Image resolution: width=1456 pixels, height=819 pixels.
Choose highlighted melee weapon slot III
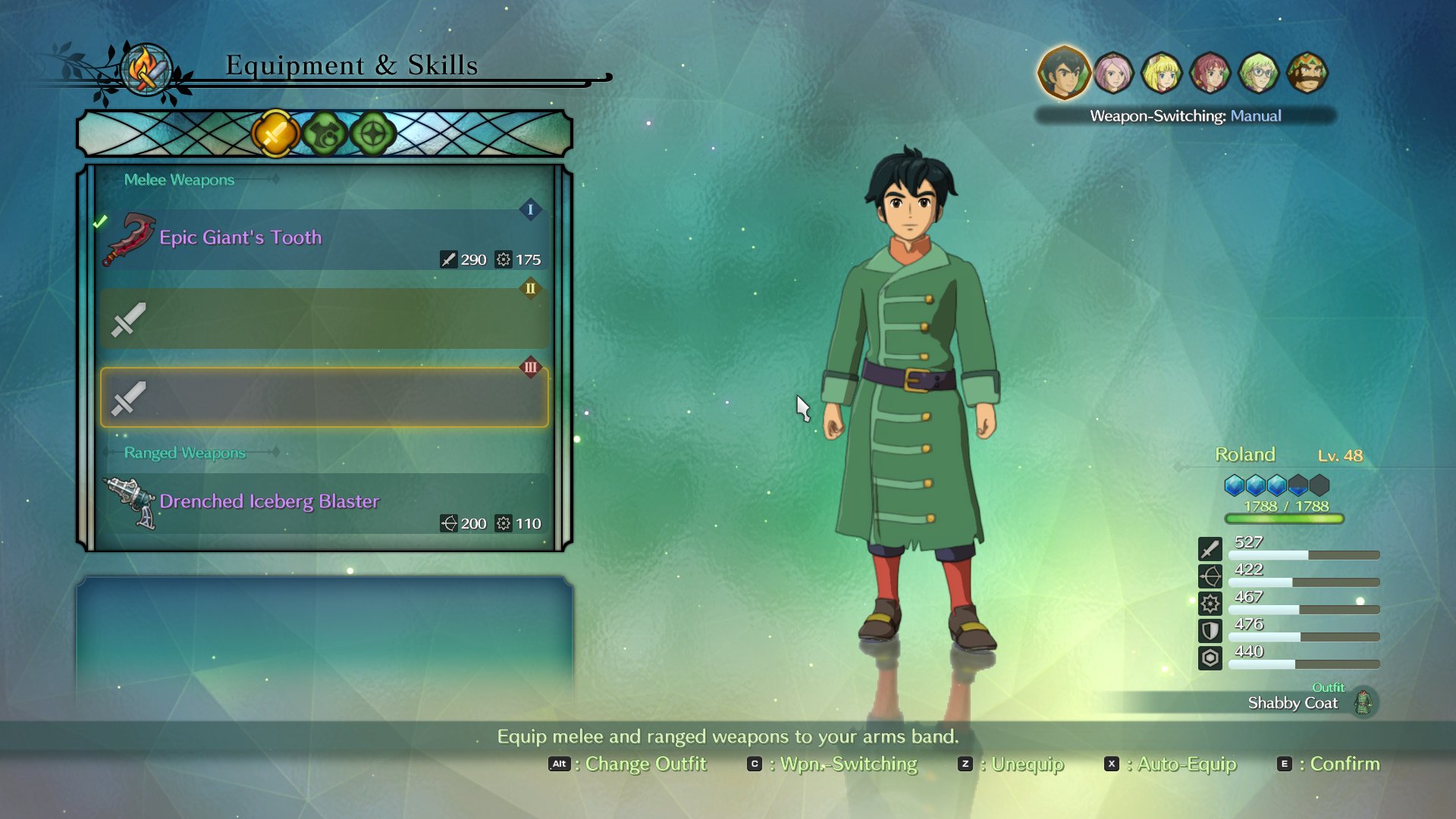(x=324, y=397)
